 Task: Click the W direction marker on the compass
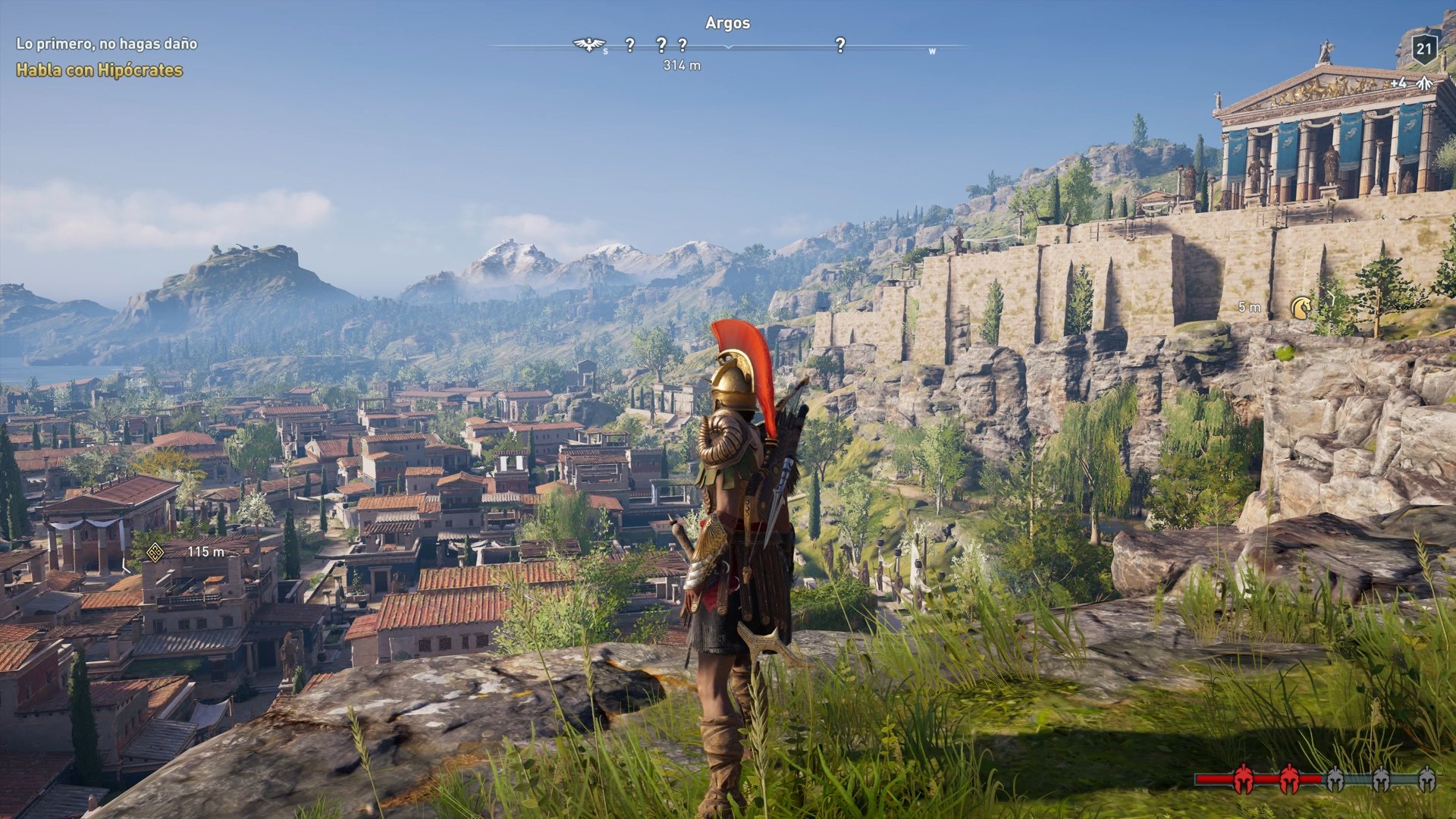(x=934, y=50)
